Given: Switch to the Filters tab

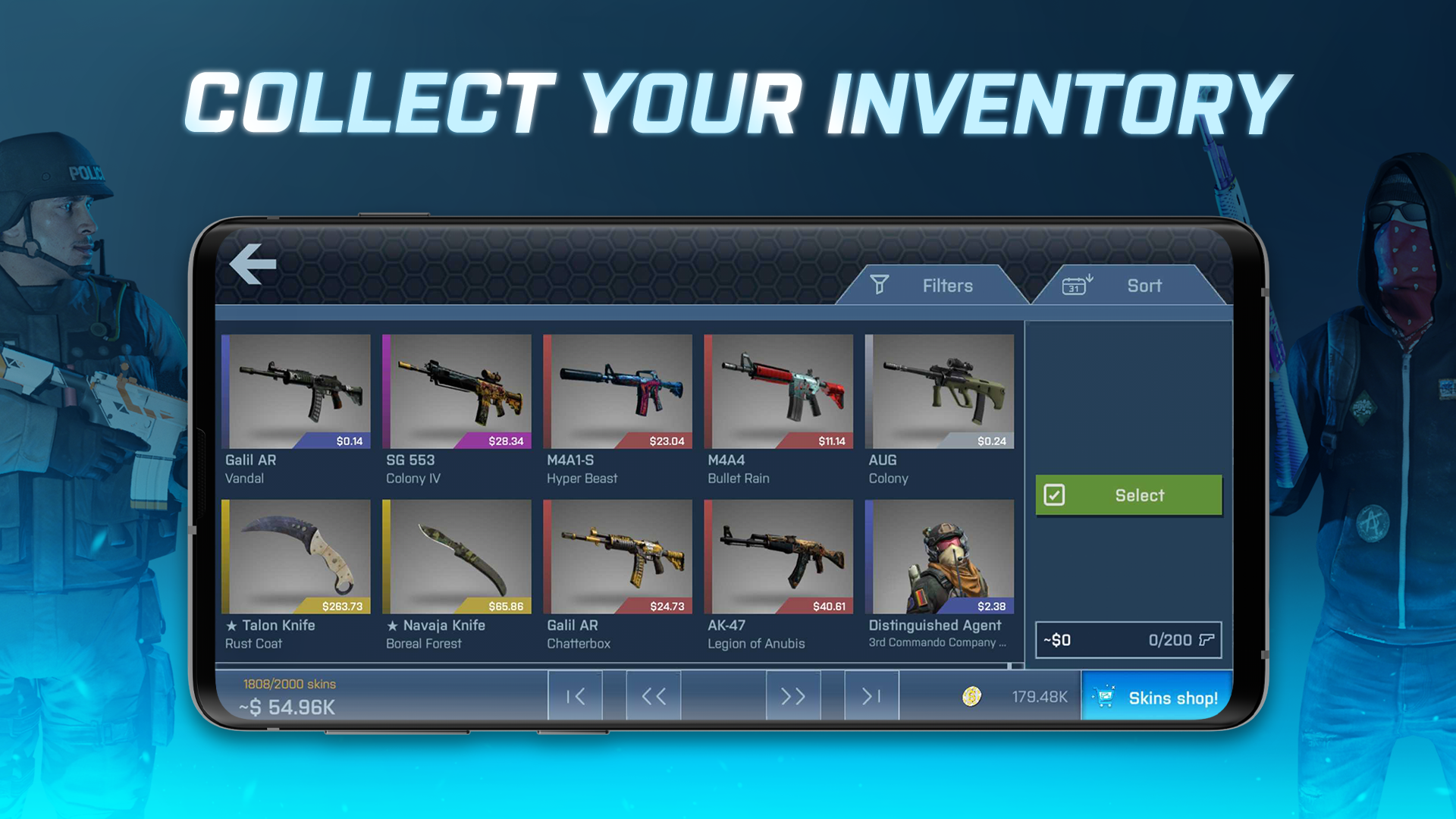Looking at the screenshot, I should pyautogui.click(x=947, y=285).
